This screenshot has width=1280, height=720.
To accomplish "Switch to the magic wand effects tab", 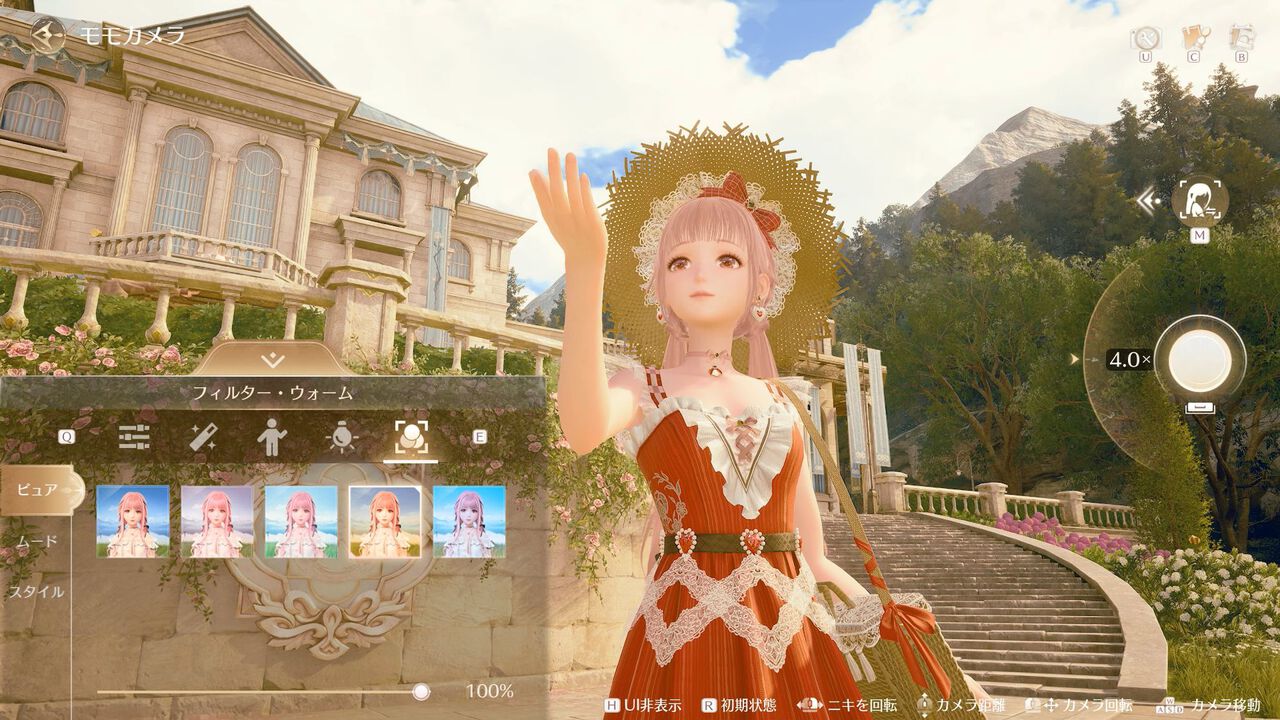I will pos(204,437).
